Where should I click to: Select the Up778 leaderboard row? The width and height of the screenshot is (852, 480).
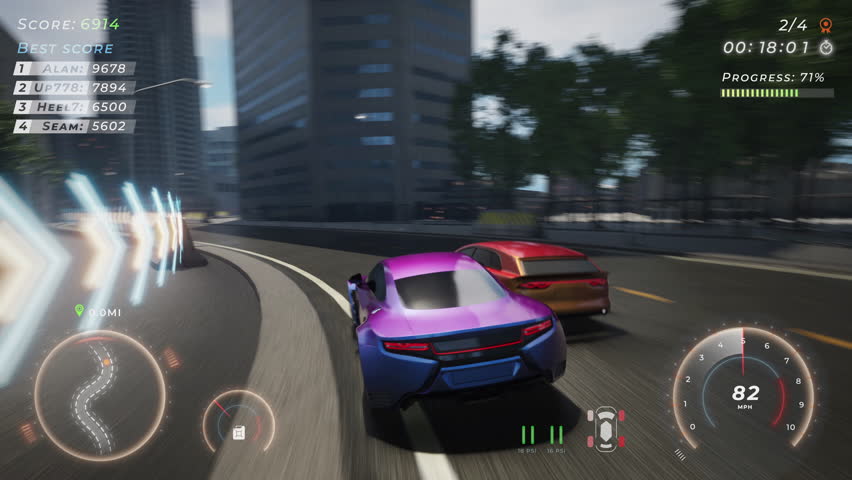[75, 87]
